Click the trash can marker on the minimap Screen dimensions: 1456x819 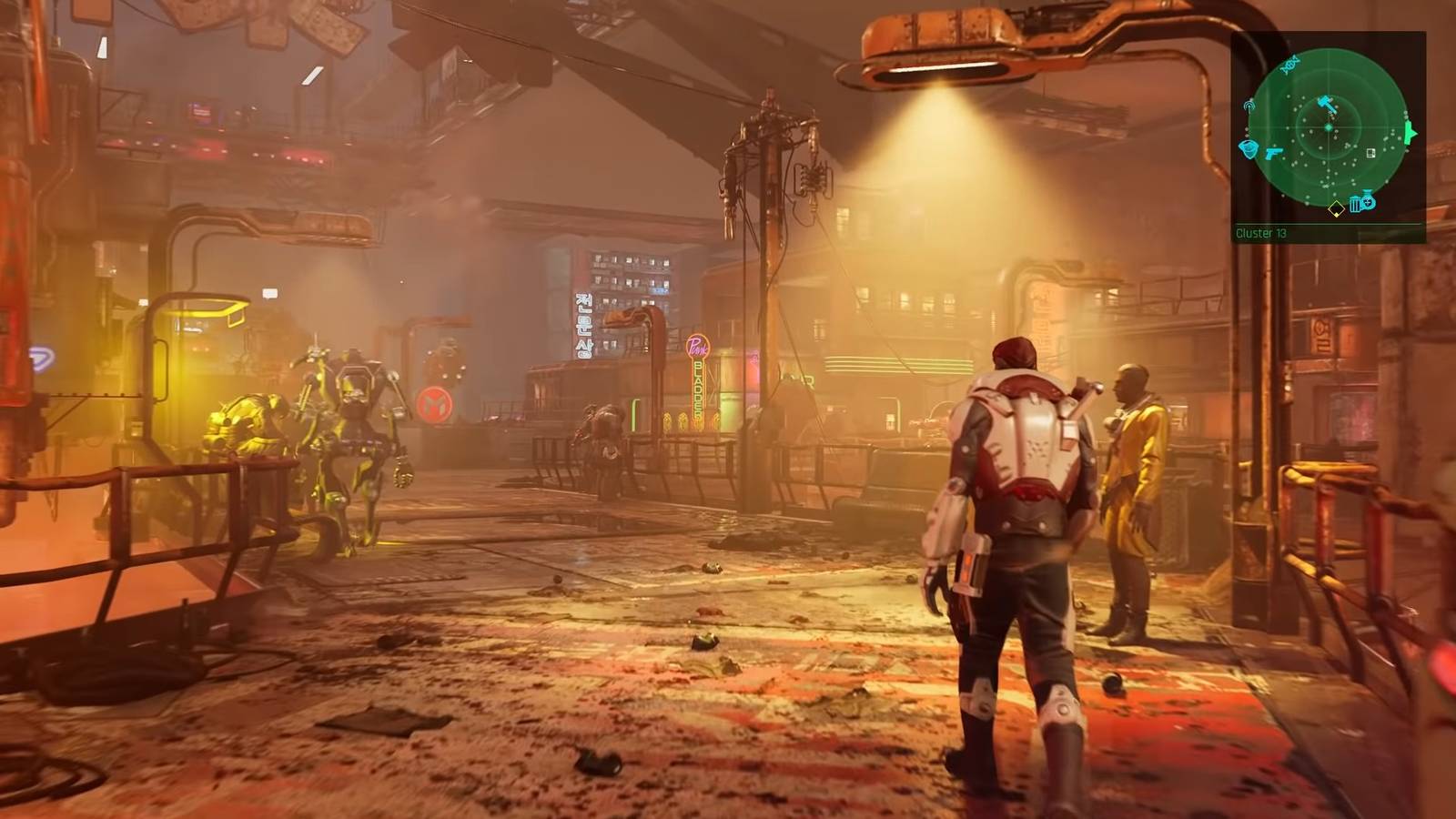(1355, 204)
